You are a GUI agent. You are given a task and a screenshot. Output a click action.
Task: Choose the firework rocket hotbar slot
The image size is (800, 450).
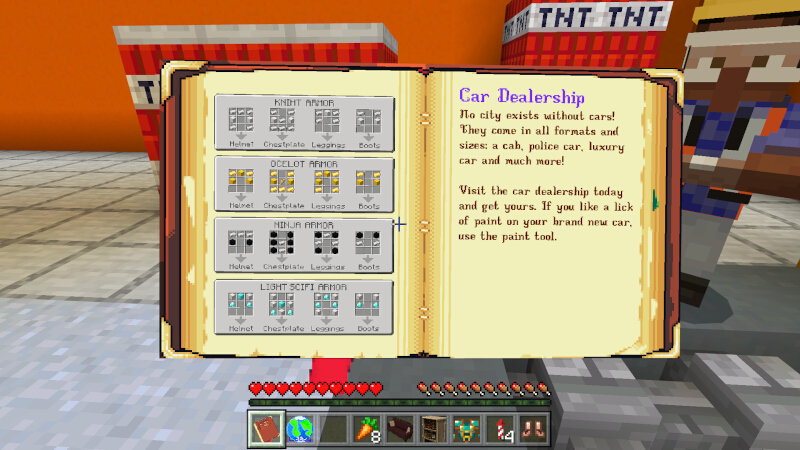[x=500, y=428]
